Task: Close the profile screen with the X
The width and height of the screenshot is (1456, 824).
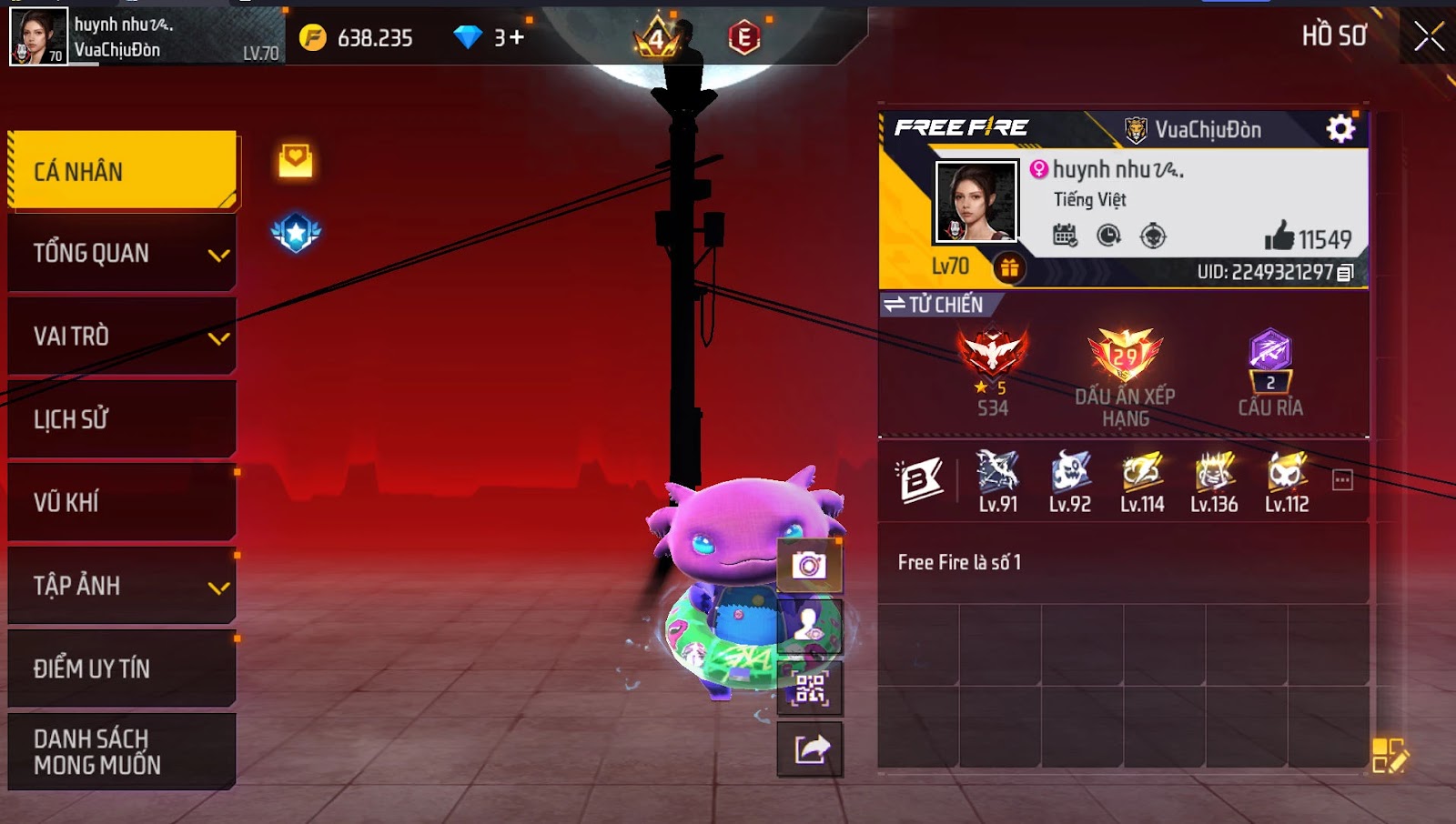Action: click(1429, 36)
